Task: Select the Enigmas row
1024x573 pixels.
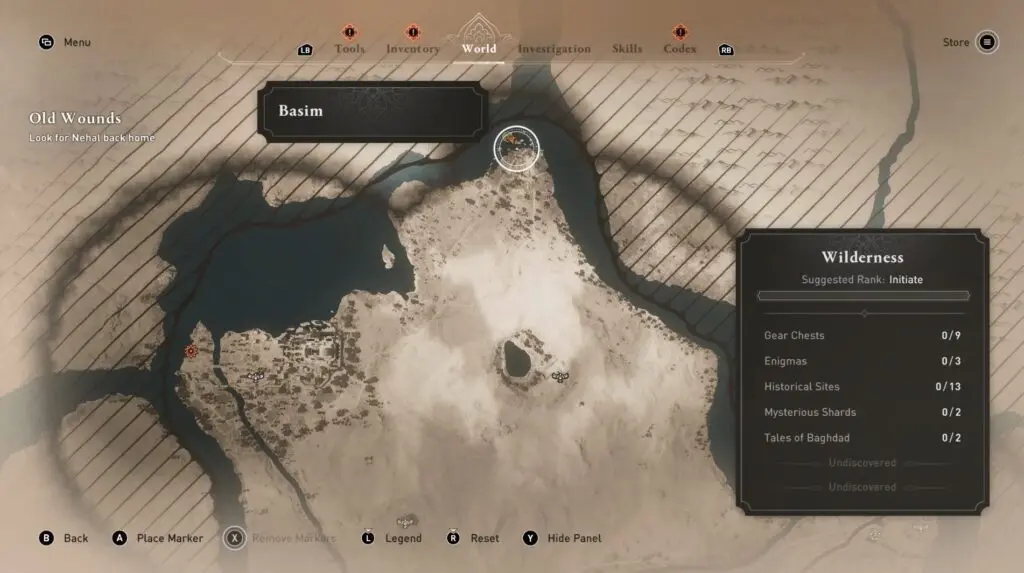Action: point(862,361)
